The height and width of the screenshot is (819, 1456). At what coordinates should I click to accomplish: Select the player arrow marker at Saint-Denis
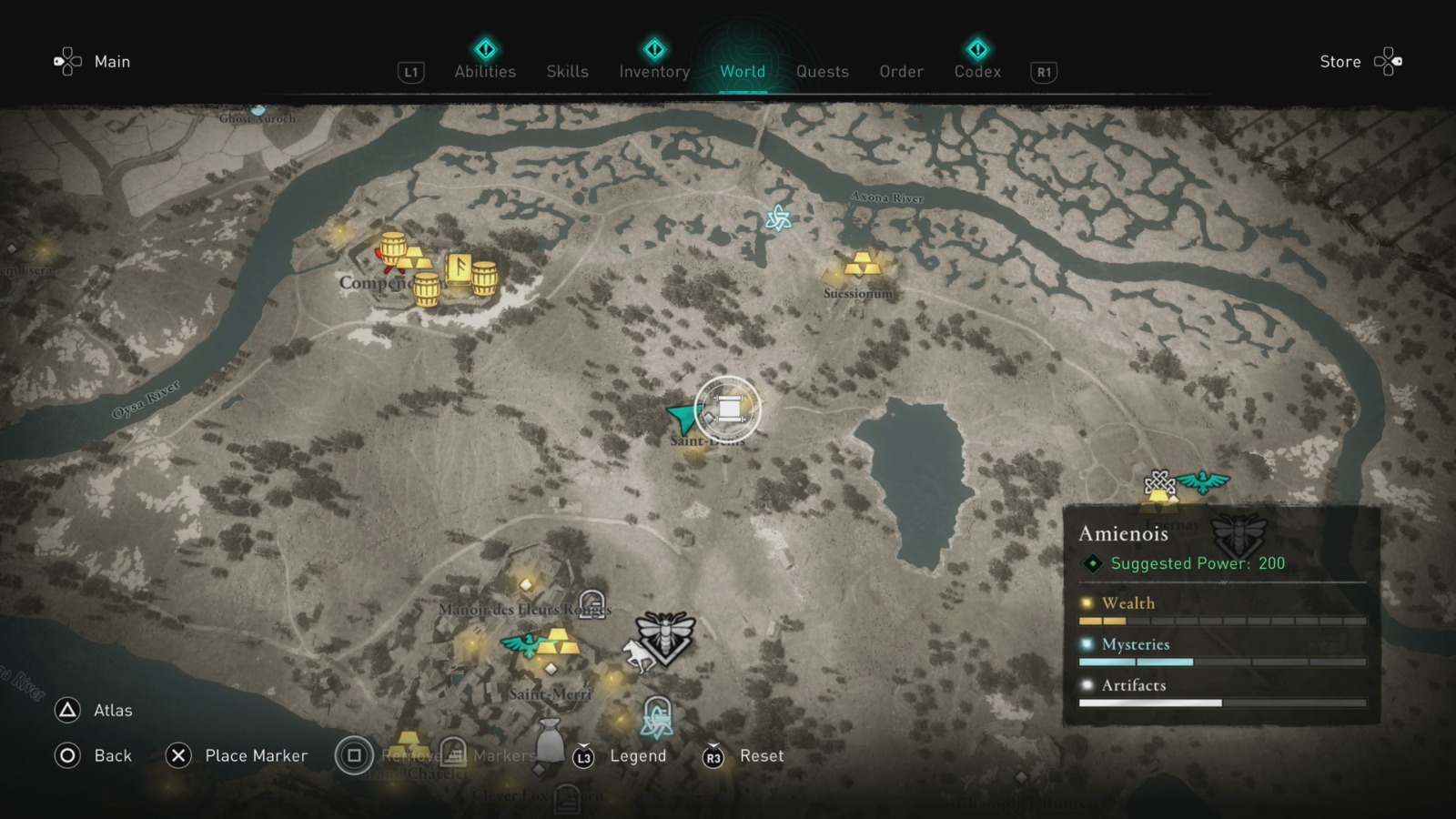681,417
